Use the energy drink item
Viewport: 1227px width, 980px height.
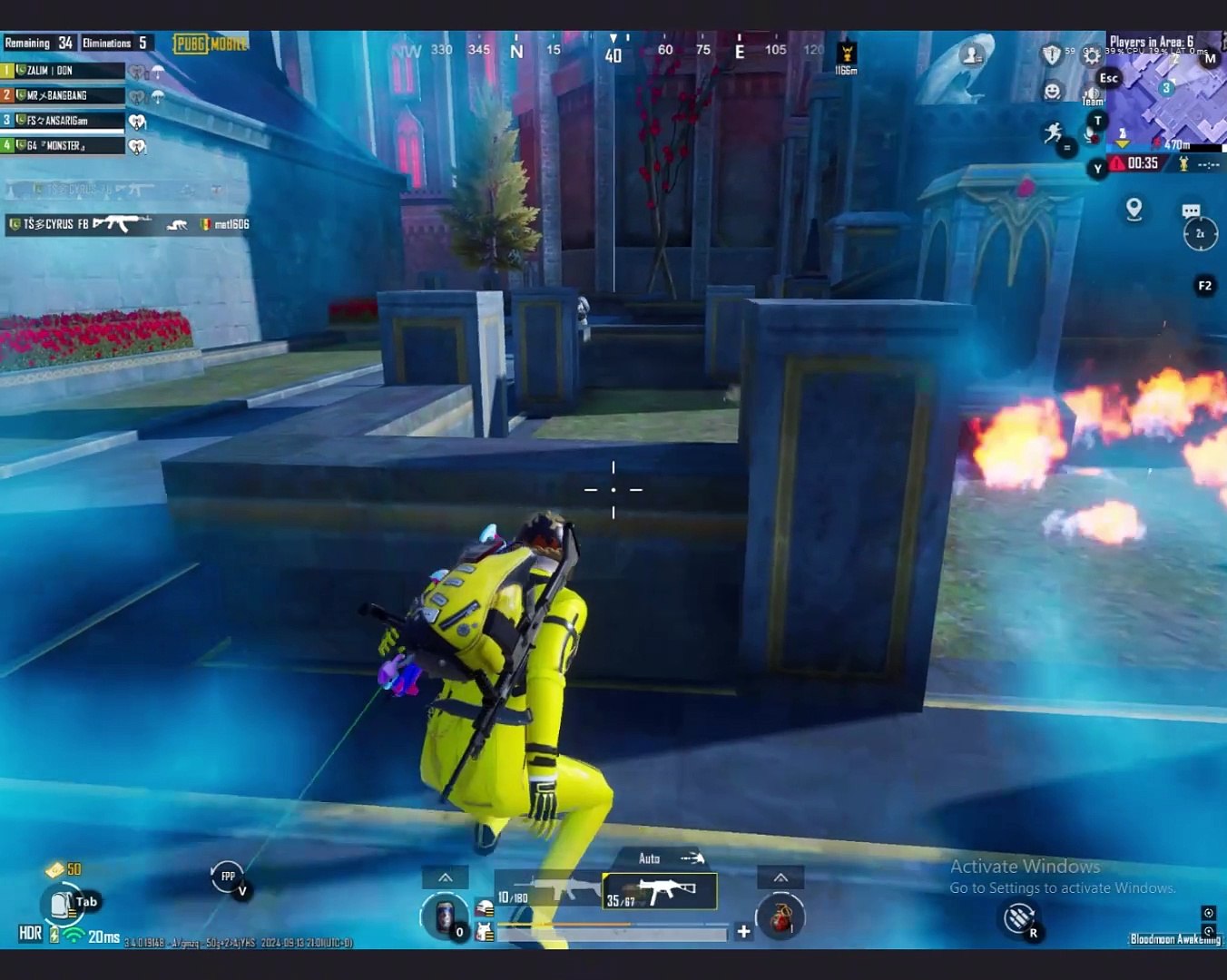point(445,916)
